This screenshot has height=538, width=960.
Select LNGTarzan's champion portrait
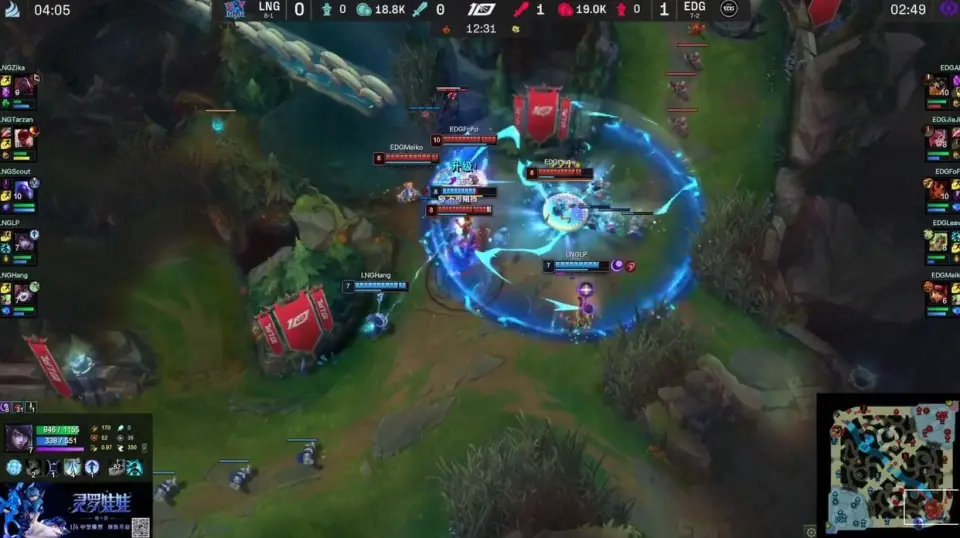click(24, 137)
